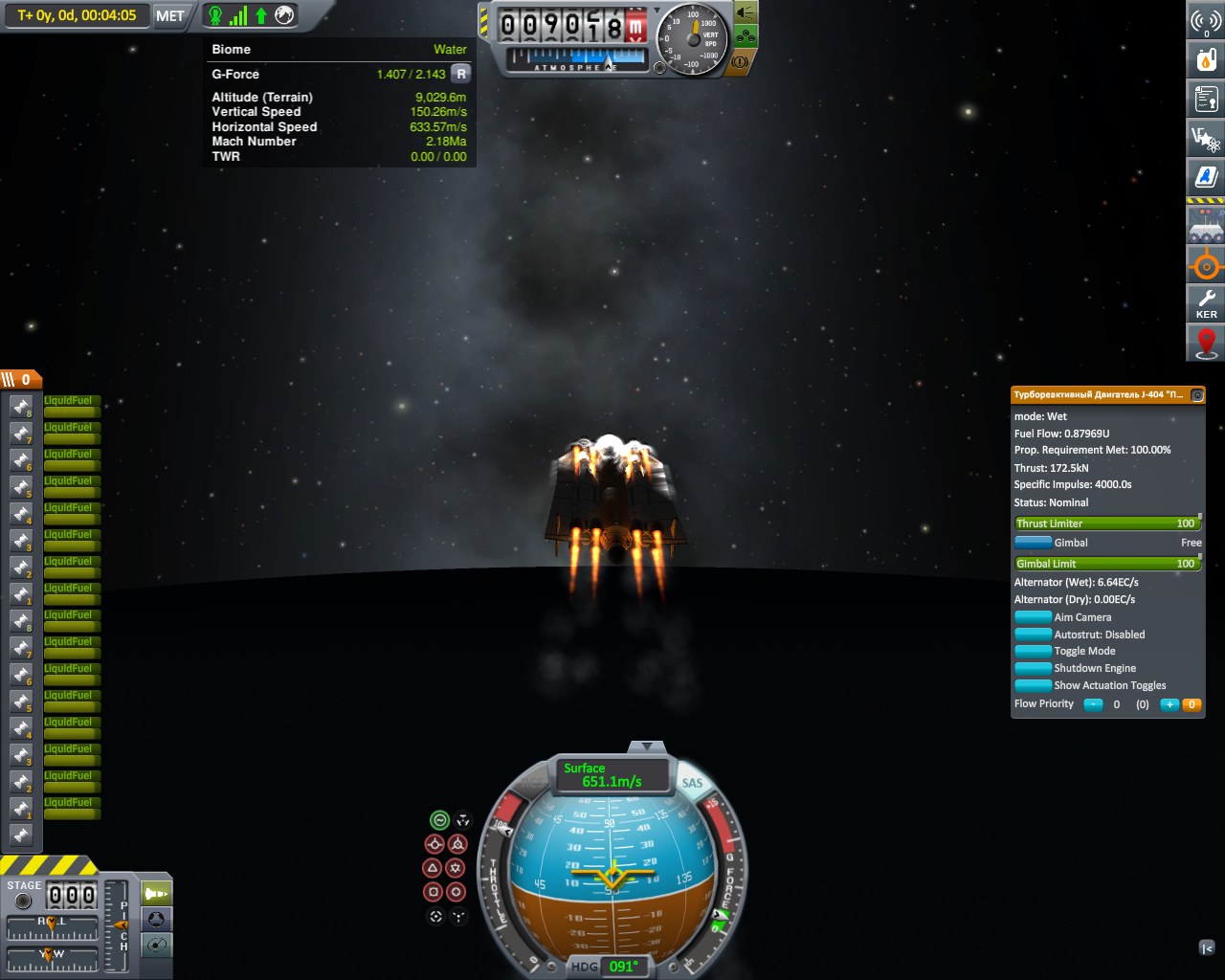1225x980 pixels.
Task: Decrease Flow Priority with the minus button
Action: [1093, 704]
